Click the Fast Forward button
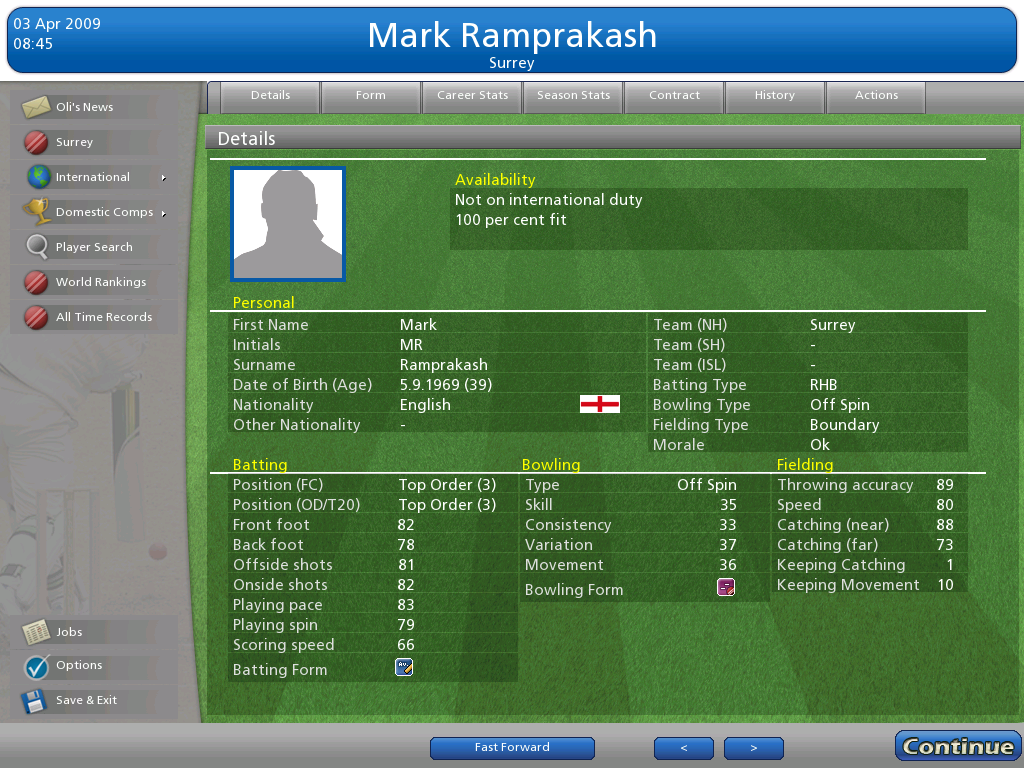 coord(512,748)
